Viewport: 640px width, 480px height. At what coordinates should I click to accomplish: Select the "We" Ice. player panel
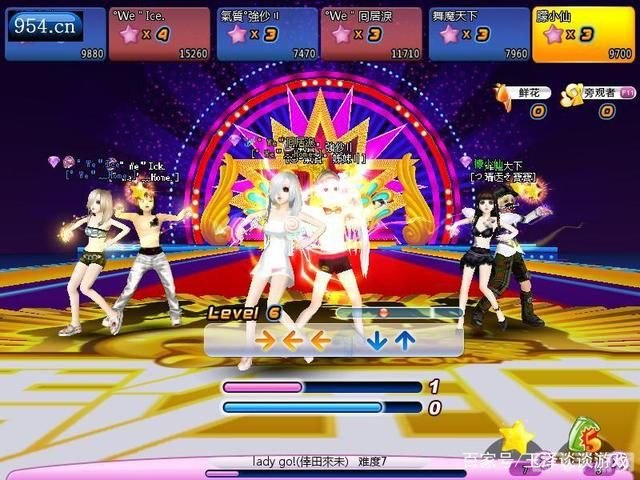(159, 34)
